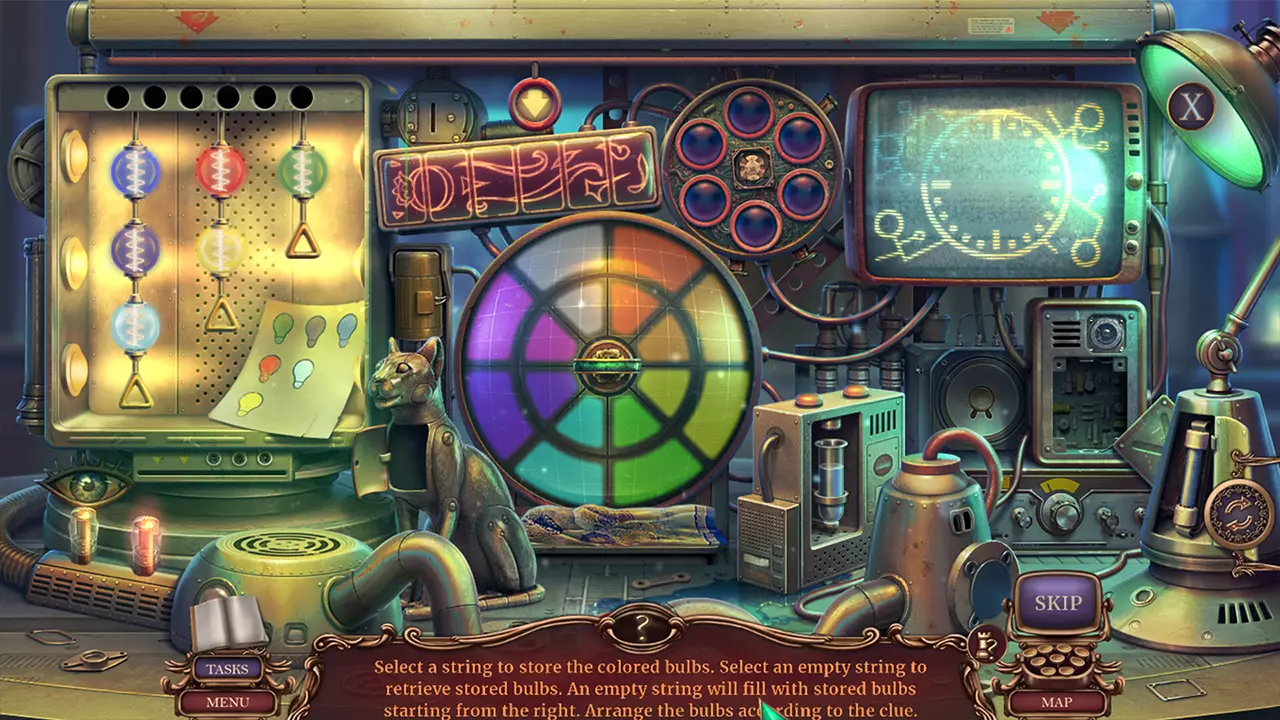Viewport: 1280px width, 720px height.
Task: Exit the puzzle with the X button
Action: click(x=1190, y=107)
